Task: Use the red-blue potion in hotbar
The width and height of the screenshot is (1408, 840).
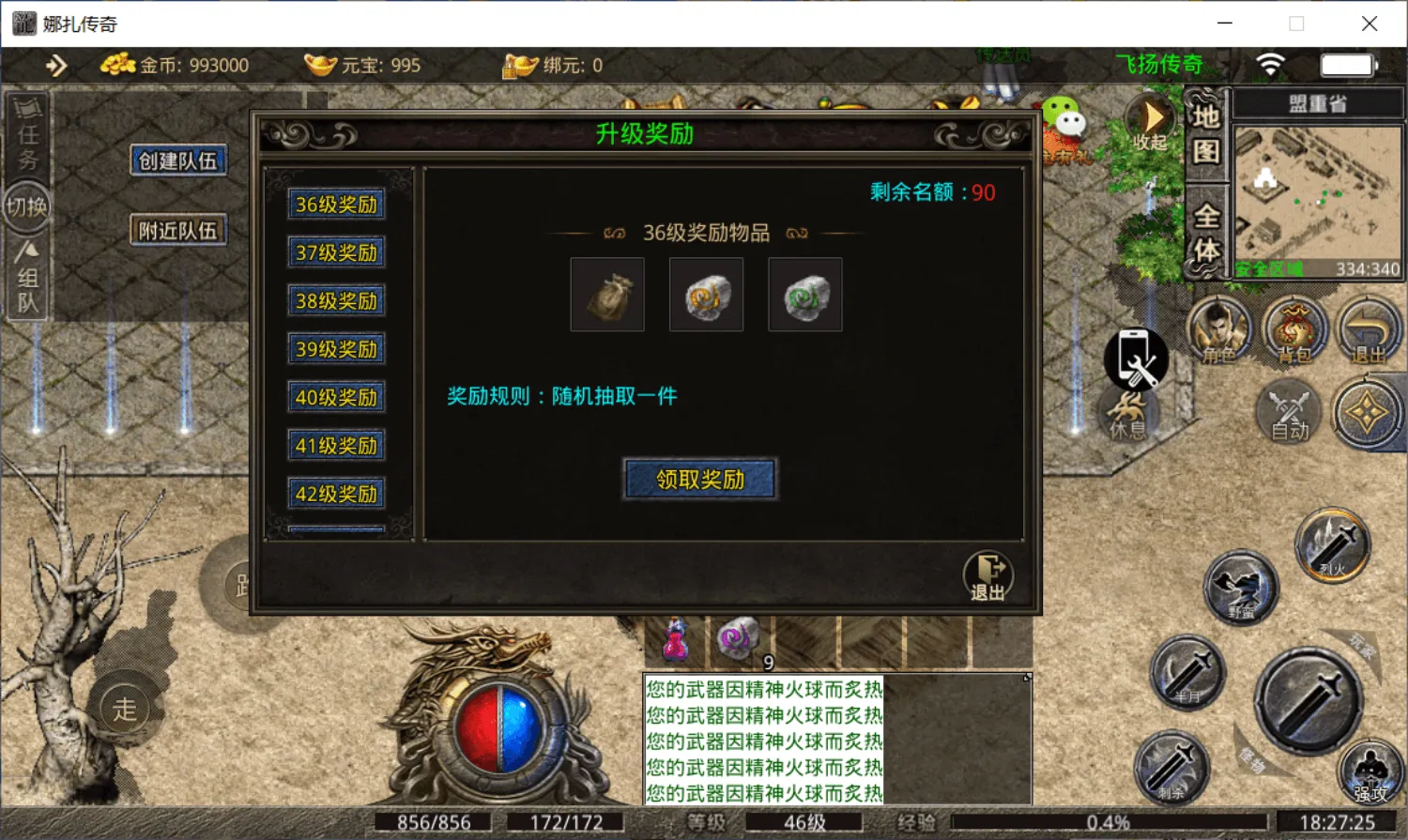Action: pos(675,642)
